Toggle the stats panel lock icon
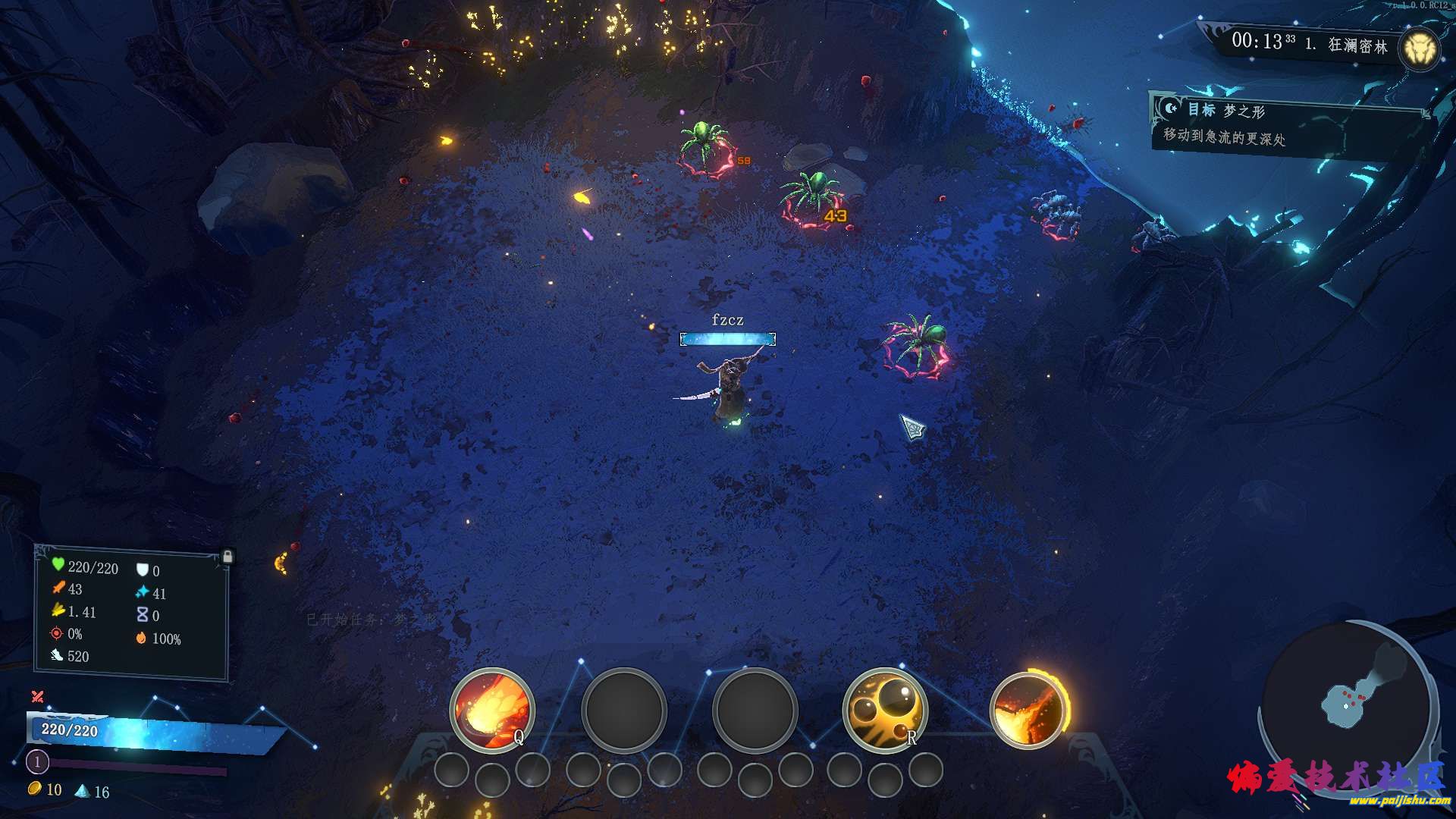The height and width of the screenshot is (819, 1456). coord(227,557)
